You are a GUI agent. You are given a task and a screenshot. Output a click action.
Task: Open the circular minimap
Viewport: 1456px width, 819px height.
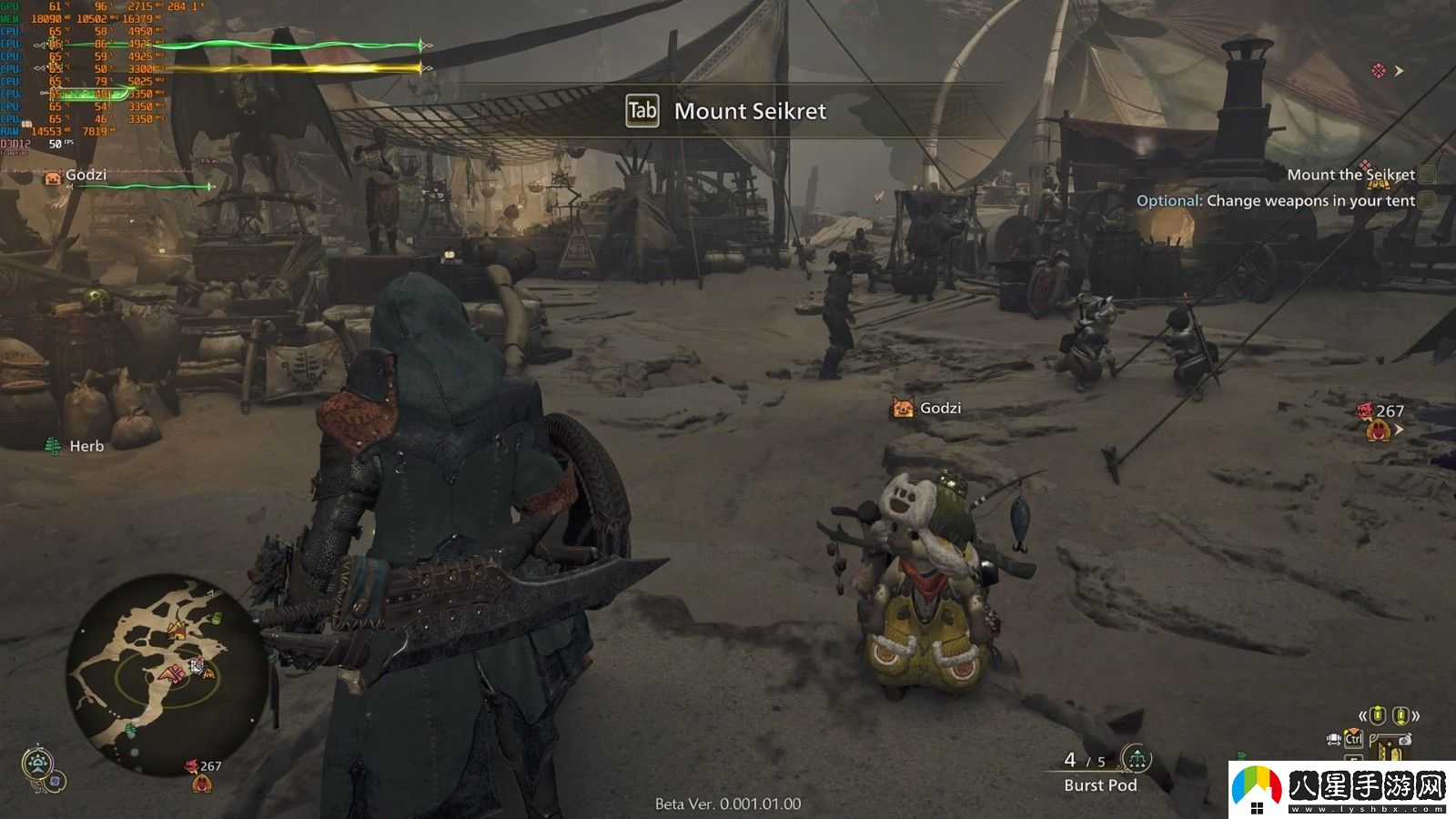[x=167, y=674]
